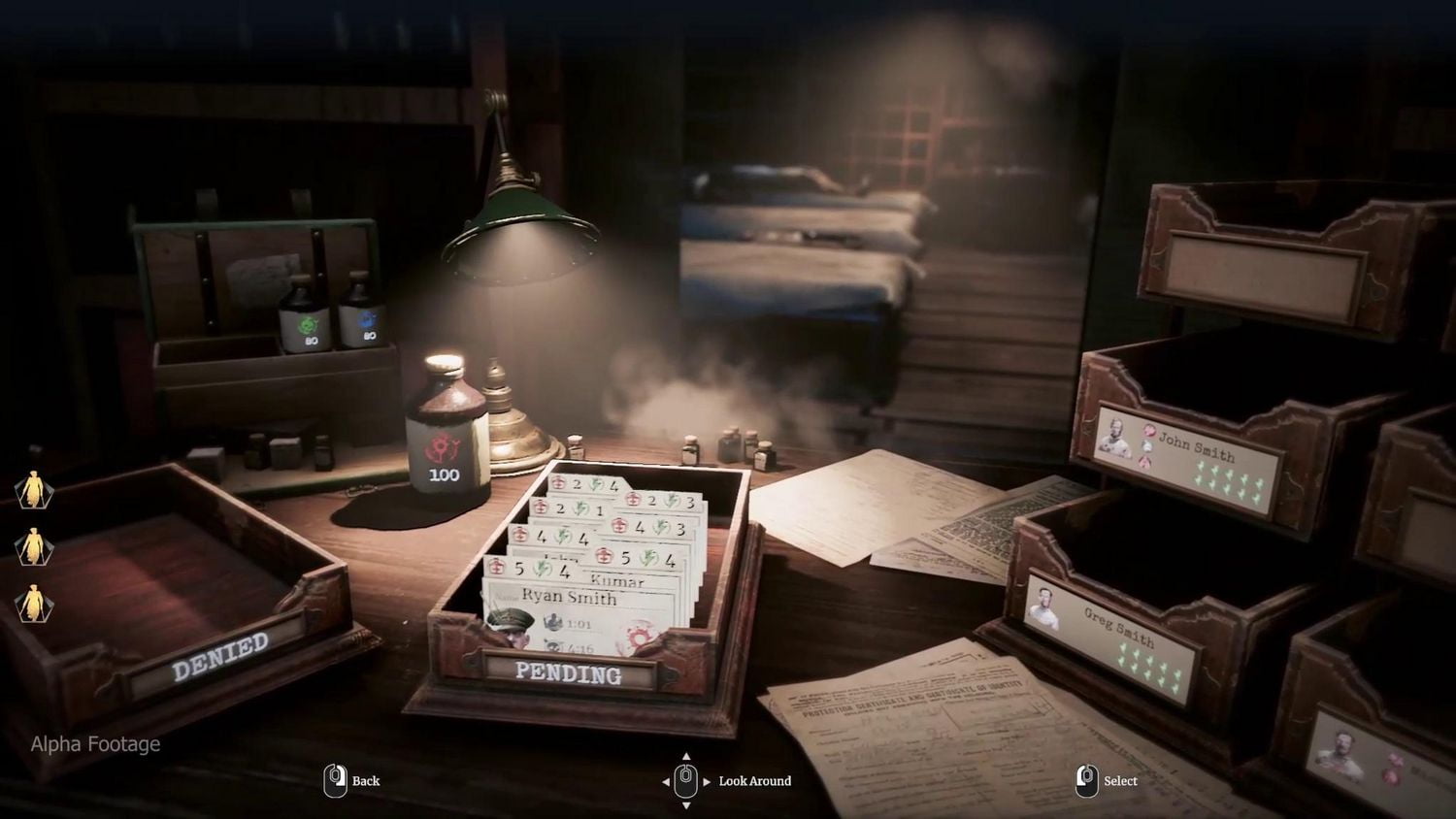Click the red gear stamp on Ryan Smith's card
Image resolution: width=1456 pixels, height=819 pixels.
pyautogui.click(x=639, y=636)
